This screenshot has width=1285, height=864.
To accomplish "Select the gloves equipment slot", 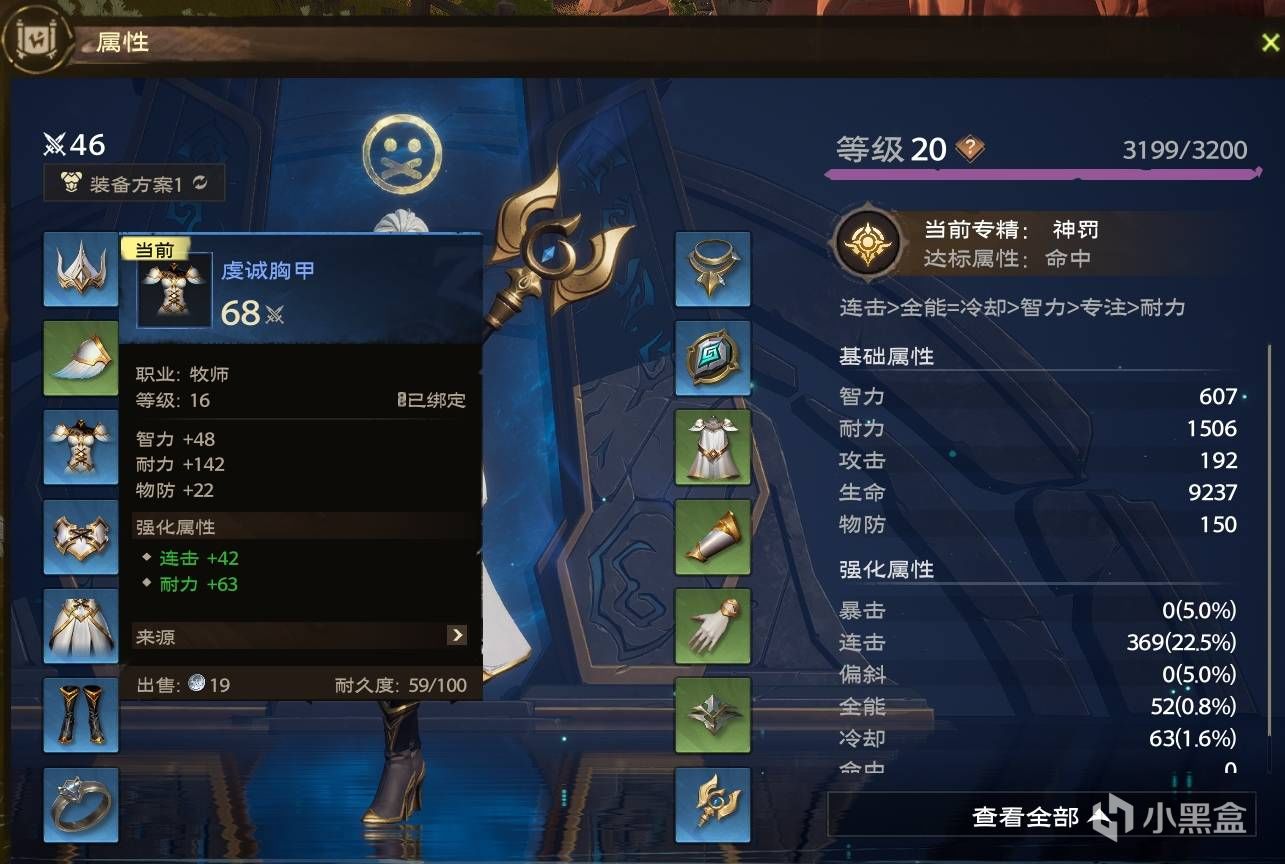I will (712, 628).
